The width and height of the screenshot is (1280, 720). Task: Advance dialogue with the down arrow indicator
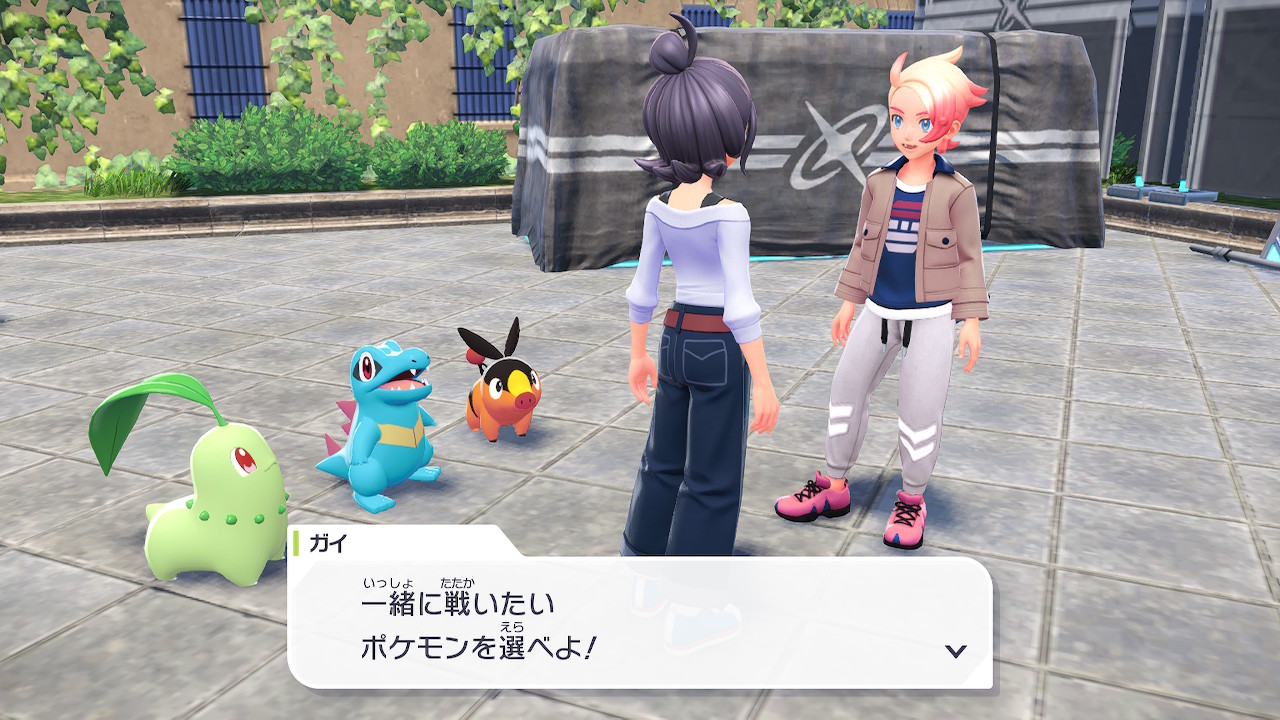[956, 651]
